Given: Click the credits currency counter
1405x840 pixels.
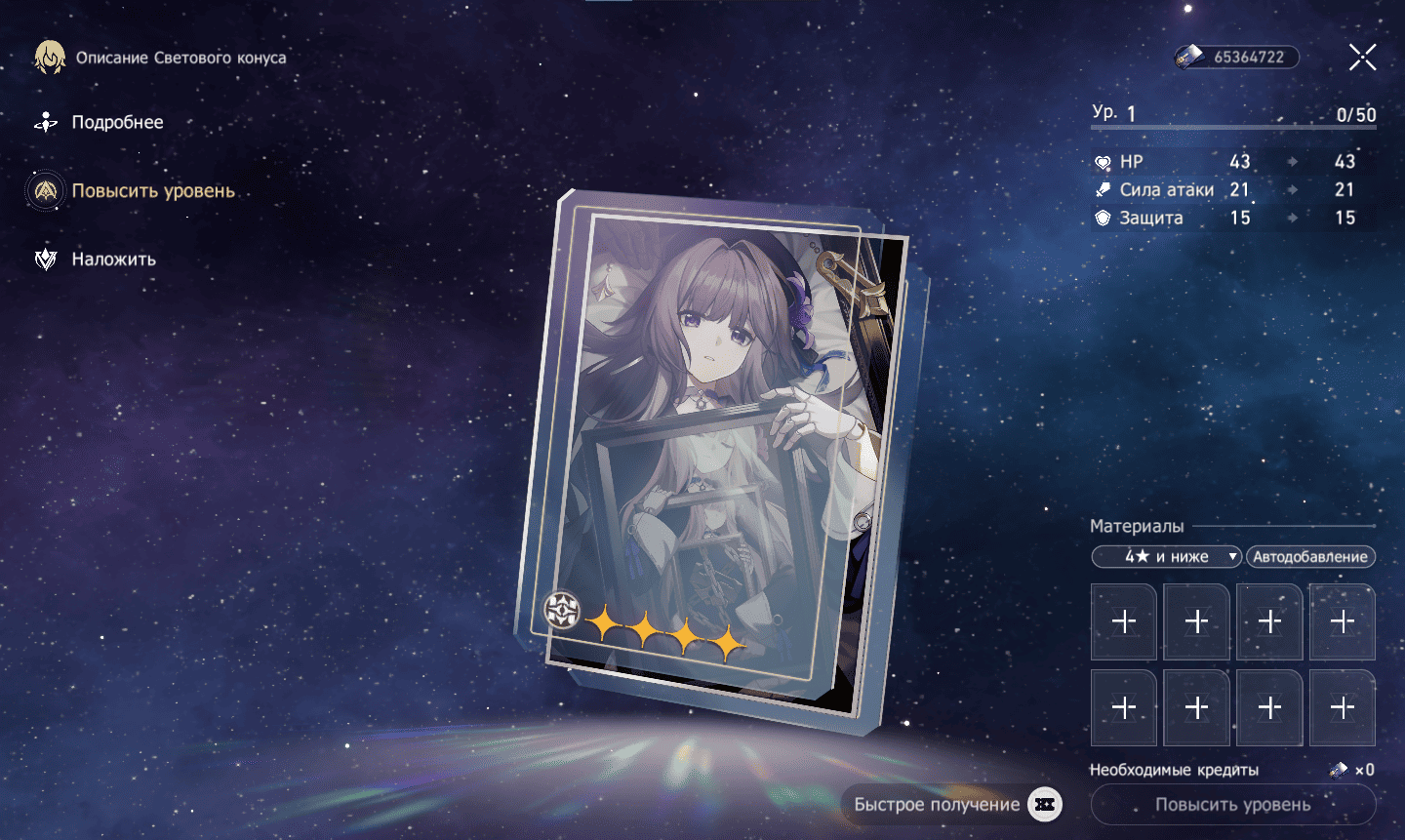Looking at the screenshot, I should click(x=1236, y=58).
